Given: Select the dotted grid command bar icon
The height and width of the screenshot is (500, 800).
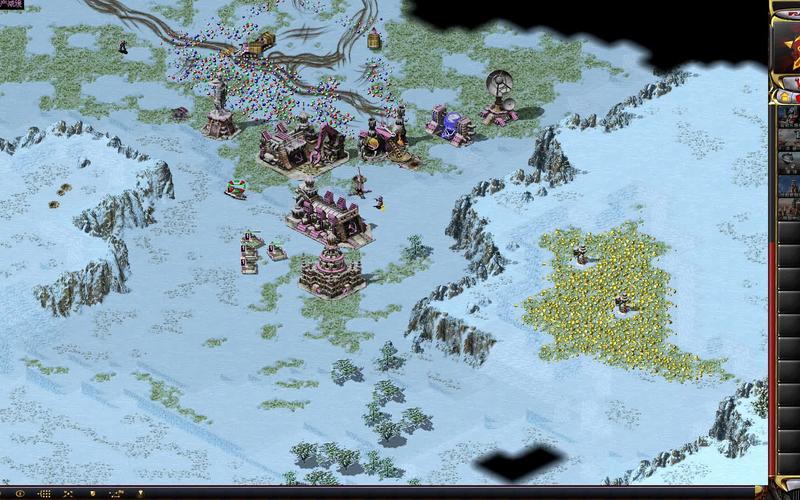Looking at the screenshot, I should (x=45, y=494).
